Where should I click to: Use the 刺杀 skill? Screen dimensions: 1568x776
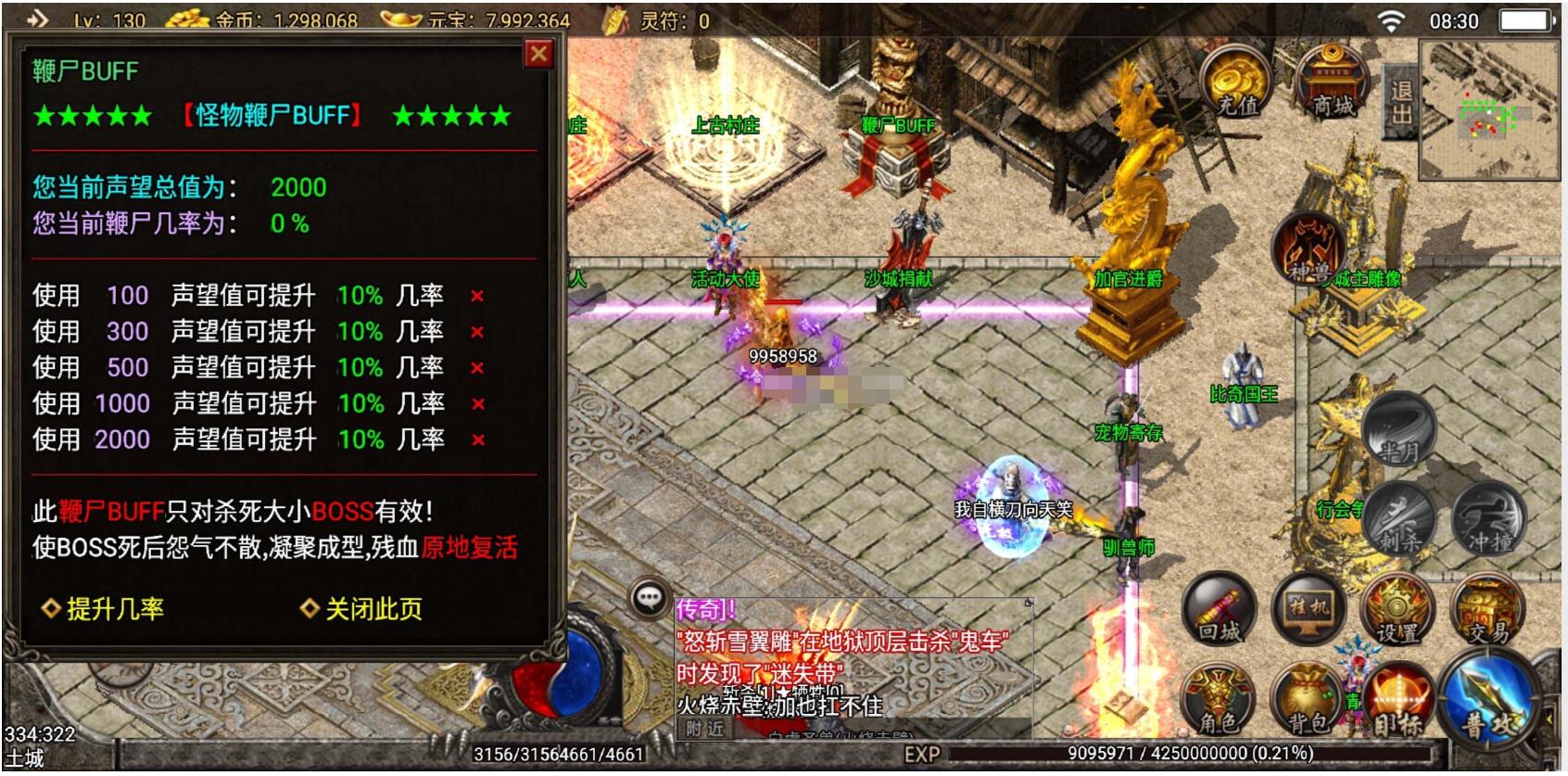(x=1399, y=518)
